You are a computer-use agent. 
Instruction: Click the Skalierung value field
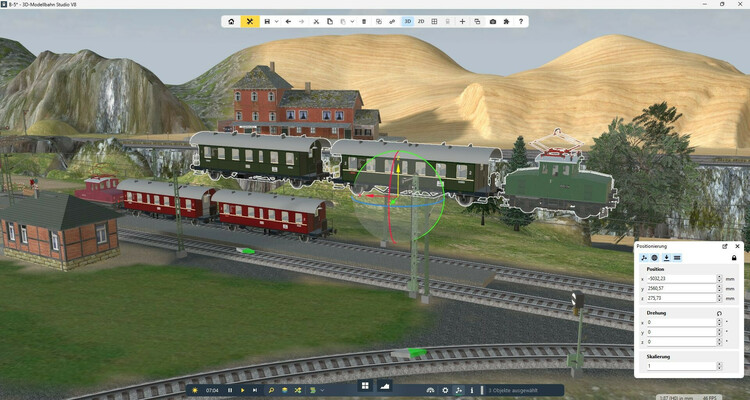tap(682, 366)
